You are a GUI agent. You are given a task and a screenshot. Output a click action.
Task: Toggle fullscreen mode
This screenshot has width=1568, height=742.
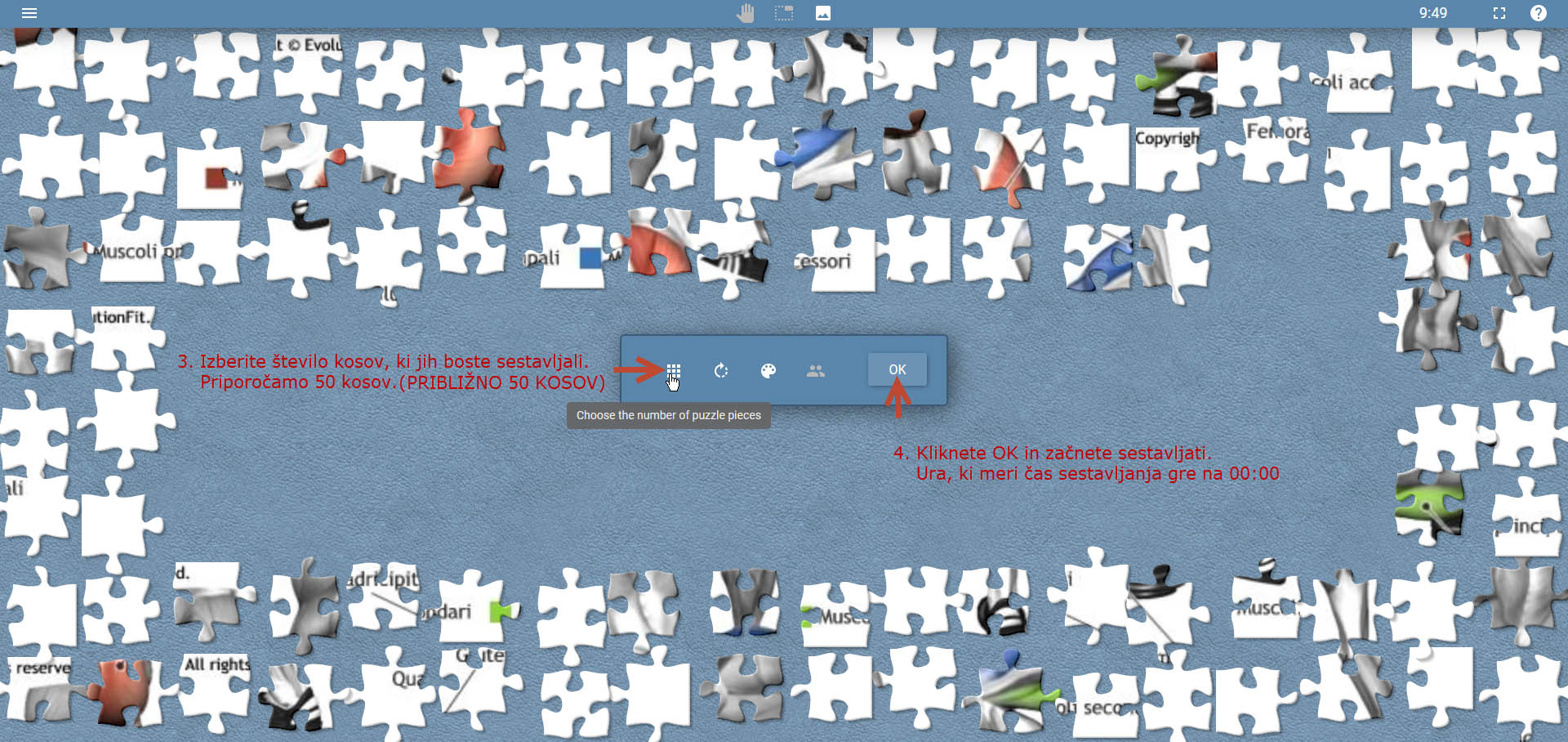pyautogui.click(x=1499, y=13)
